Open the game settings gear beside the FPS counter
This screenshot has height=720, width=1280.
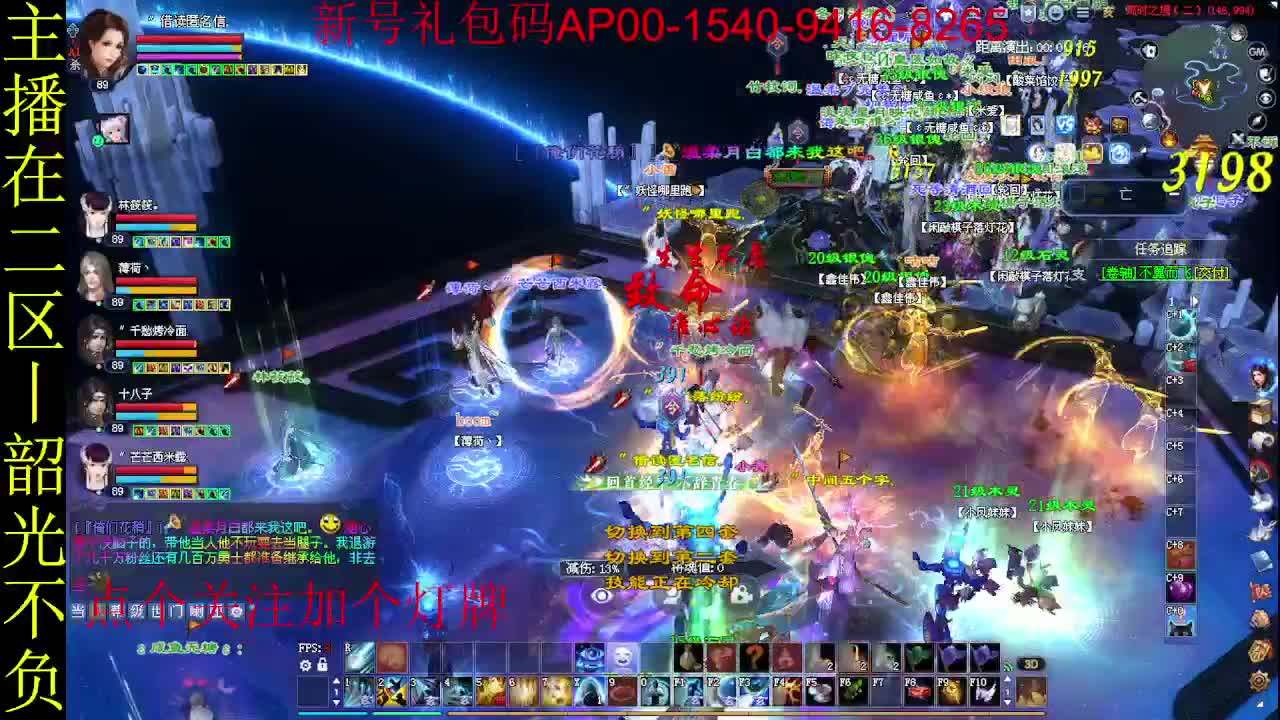click(303, 666)
